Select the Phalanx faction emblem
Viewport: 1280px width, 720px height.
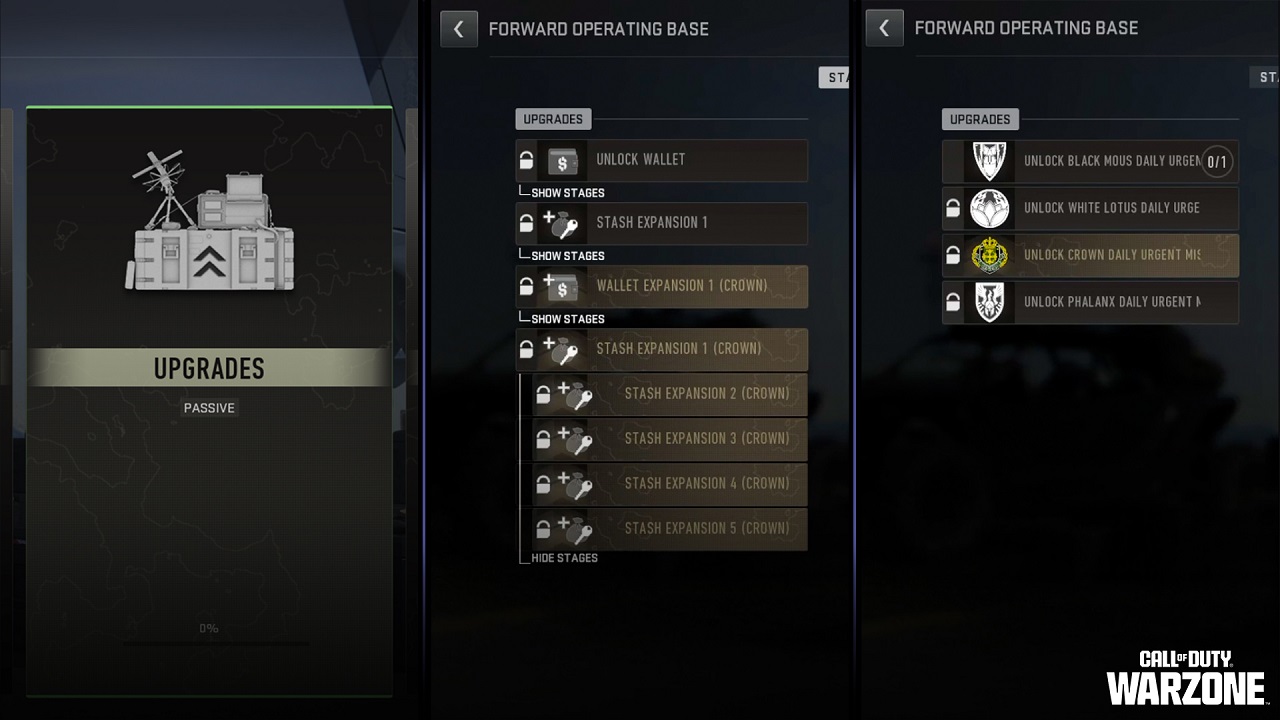click(989, 302)
